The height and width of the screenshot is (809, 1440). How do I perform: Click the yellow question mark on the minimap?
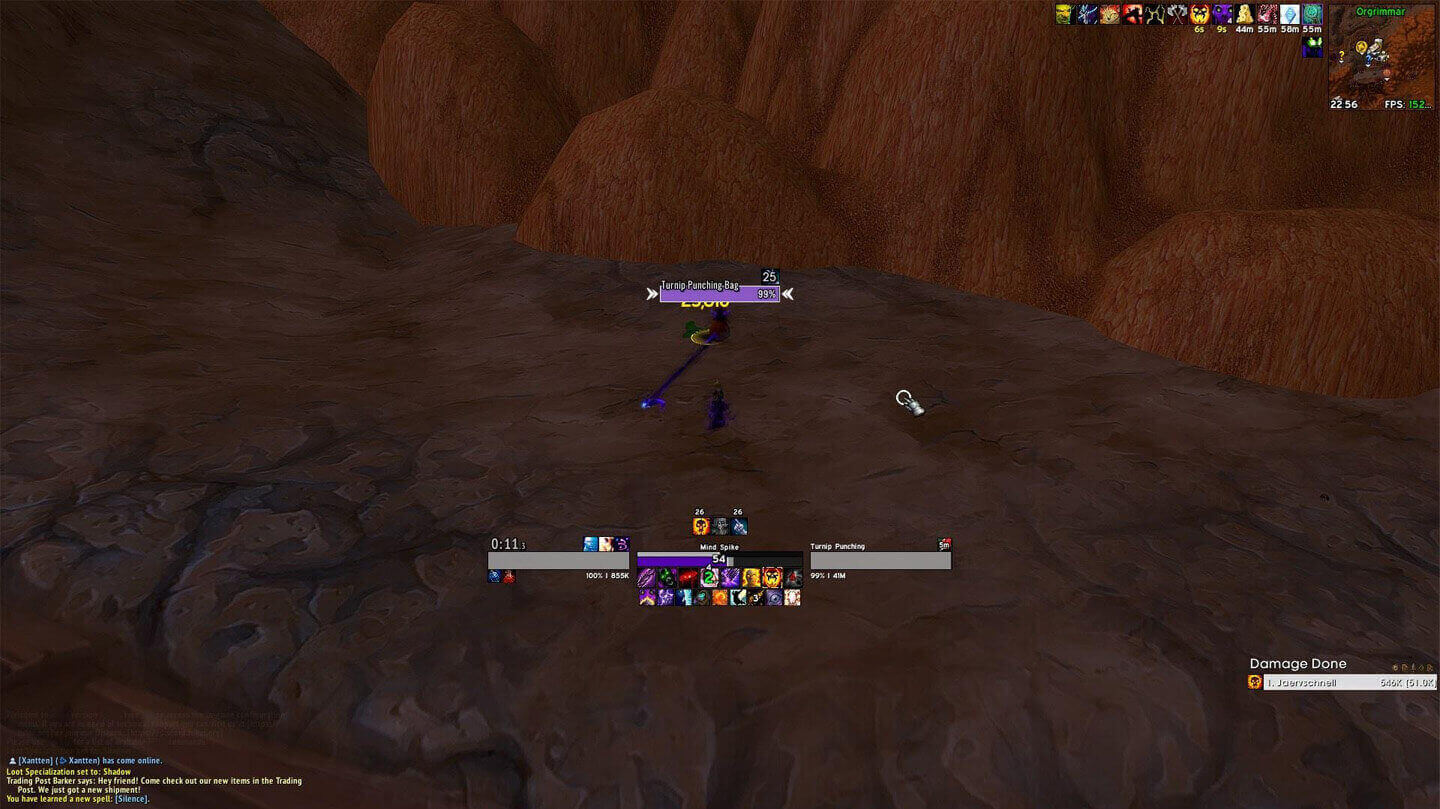(1341, 56)
